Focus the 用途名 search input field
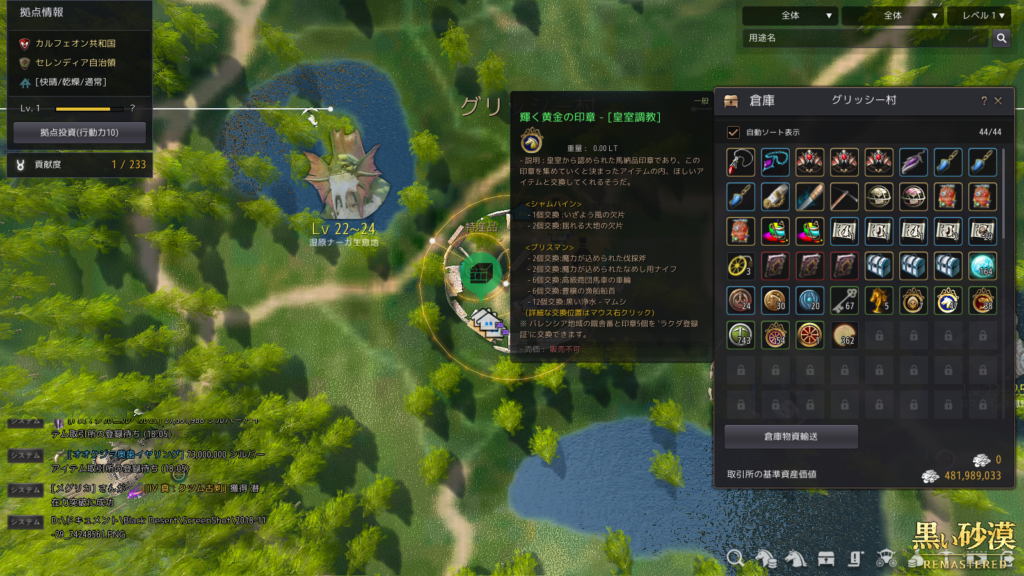This screenshot has height=576, width=1024. click(x=864, y=38)
